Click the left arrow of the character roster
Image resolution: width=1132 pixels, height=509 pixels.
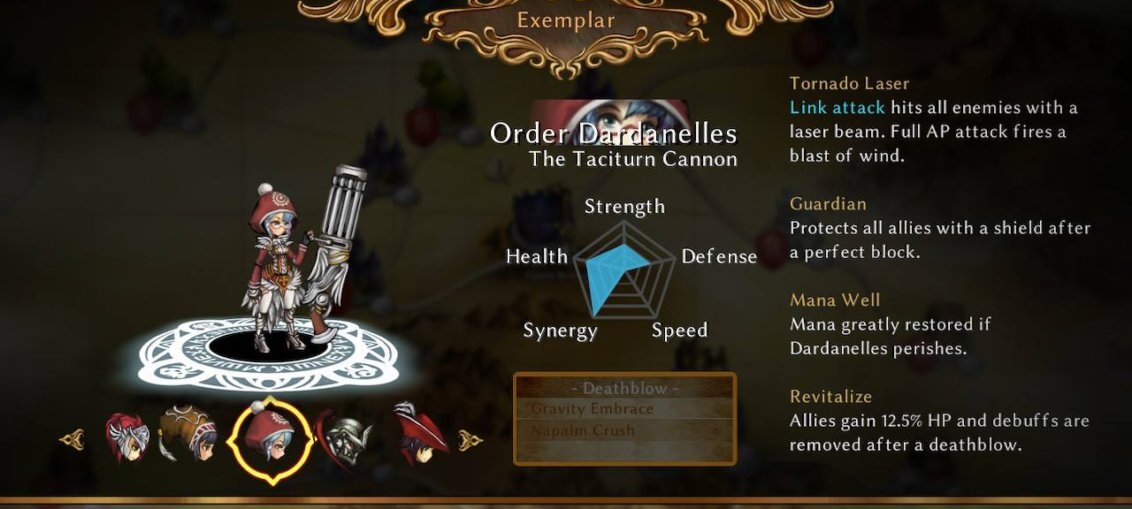(71, 439)
